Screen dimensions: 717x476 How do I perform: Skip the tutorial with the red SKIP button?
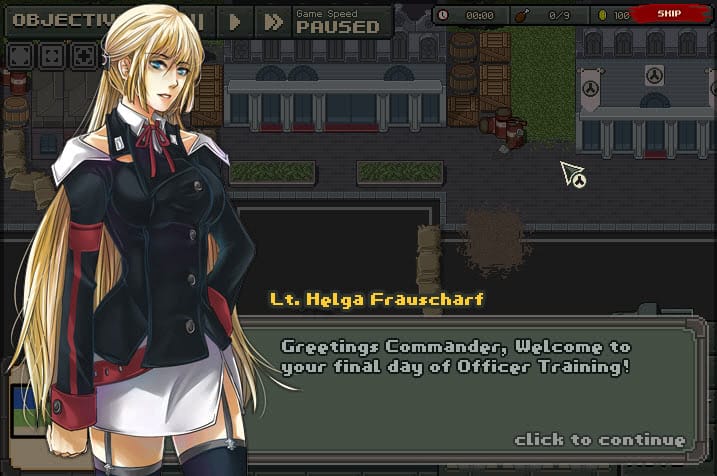[x=669, y=14]
